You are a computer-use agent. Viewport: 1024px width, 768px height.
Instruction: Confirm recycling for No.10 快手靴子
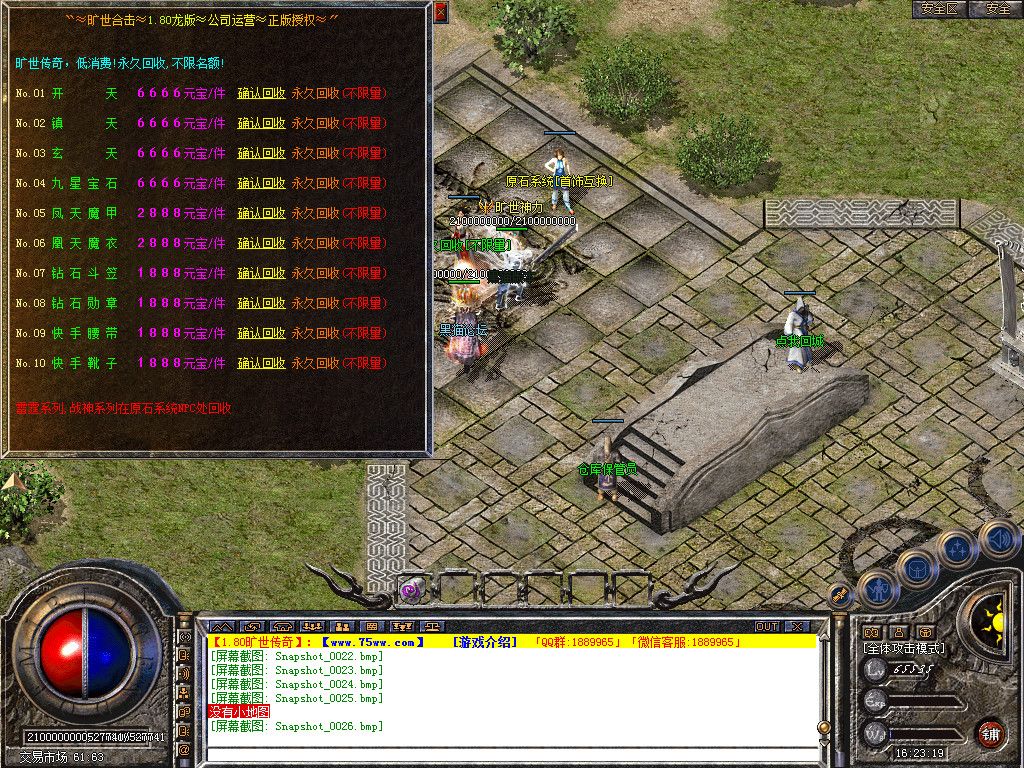[261, 363]
